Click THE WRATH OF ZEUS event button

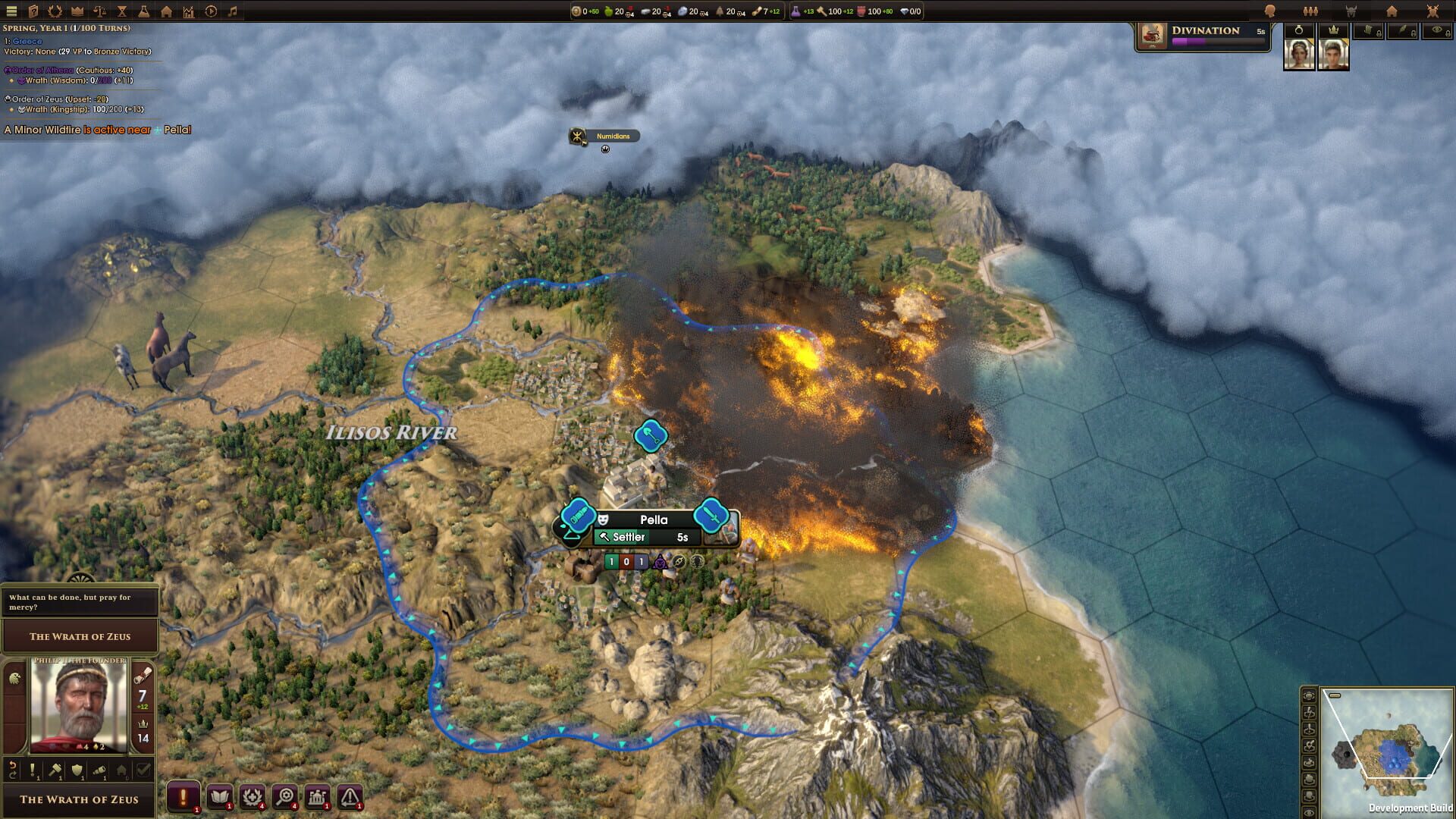(x=80, y=636)
